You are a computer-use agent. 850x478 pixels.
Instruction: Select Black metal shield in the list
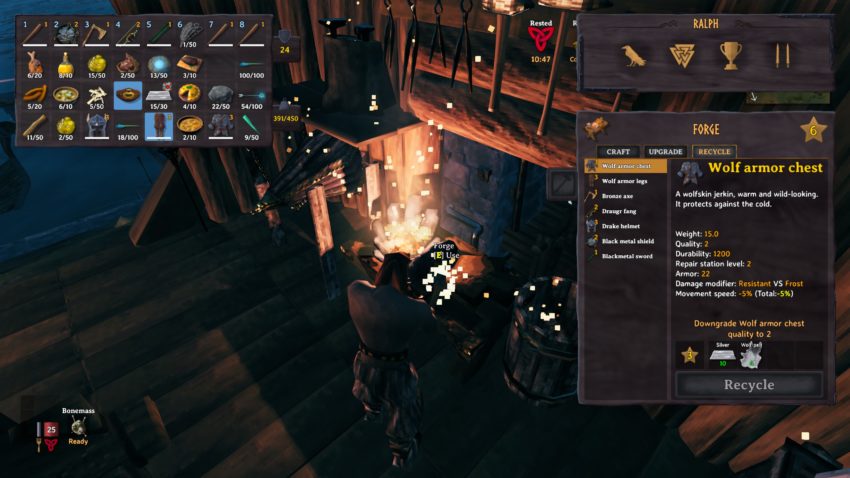626,241
